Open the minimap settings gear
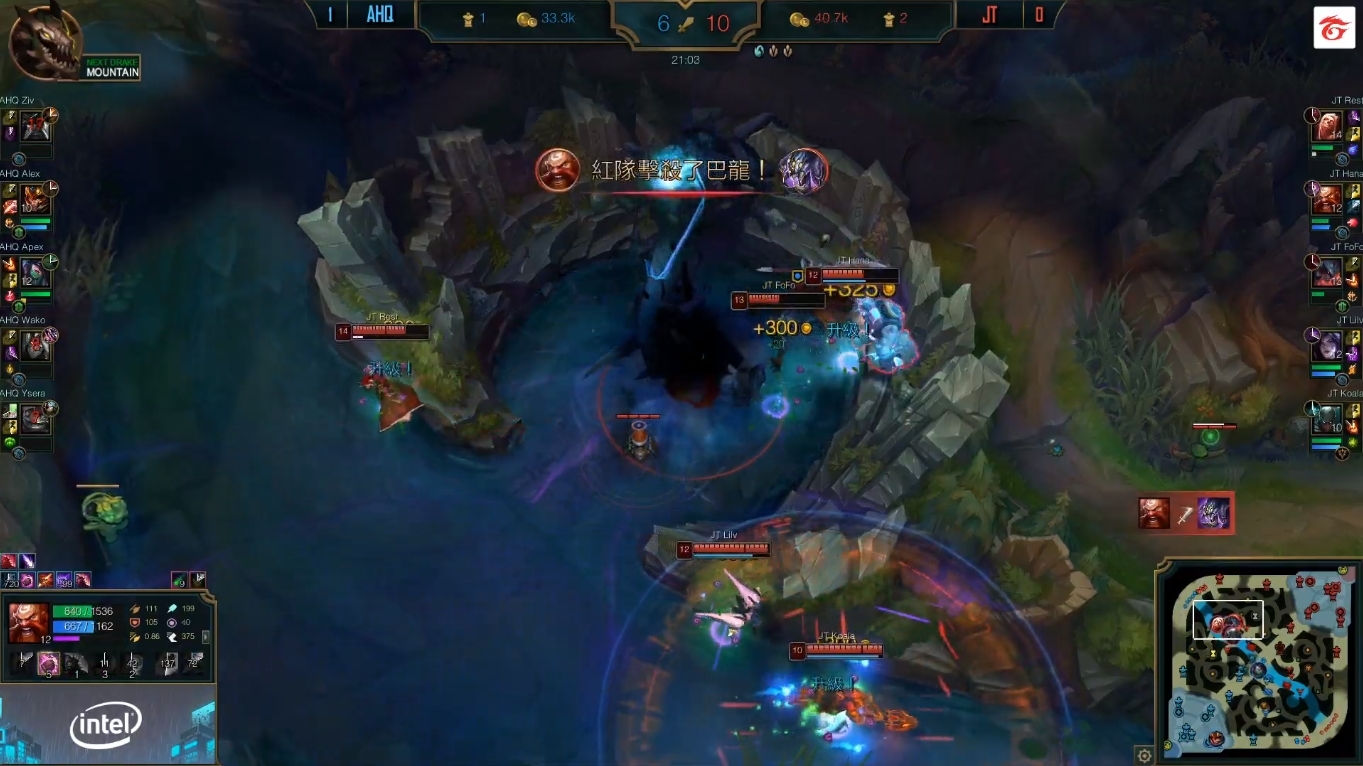The width and height of the screenshot is (1363, 766). click(1146, 757)
